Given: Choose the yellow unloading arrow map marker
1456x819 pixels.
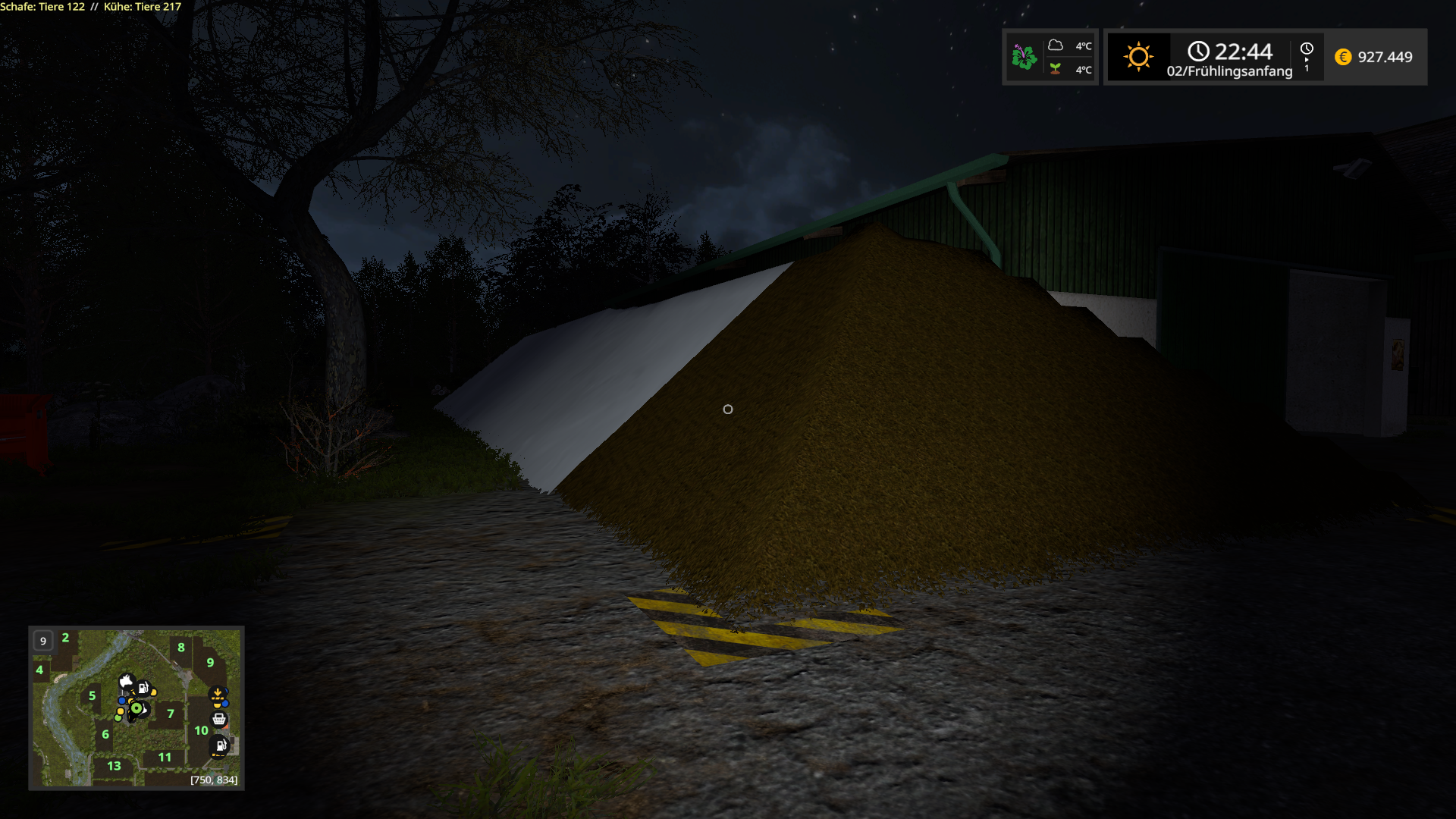Looking at the screenshot, I should [x=218, y=694].
